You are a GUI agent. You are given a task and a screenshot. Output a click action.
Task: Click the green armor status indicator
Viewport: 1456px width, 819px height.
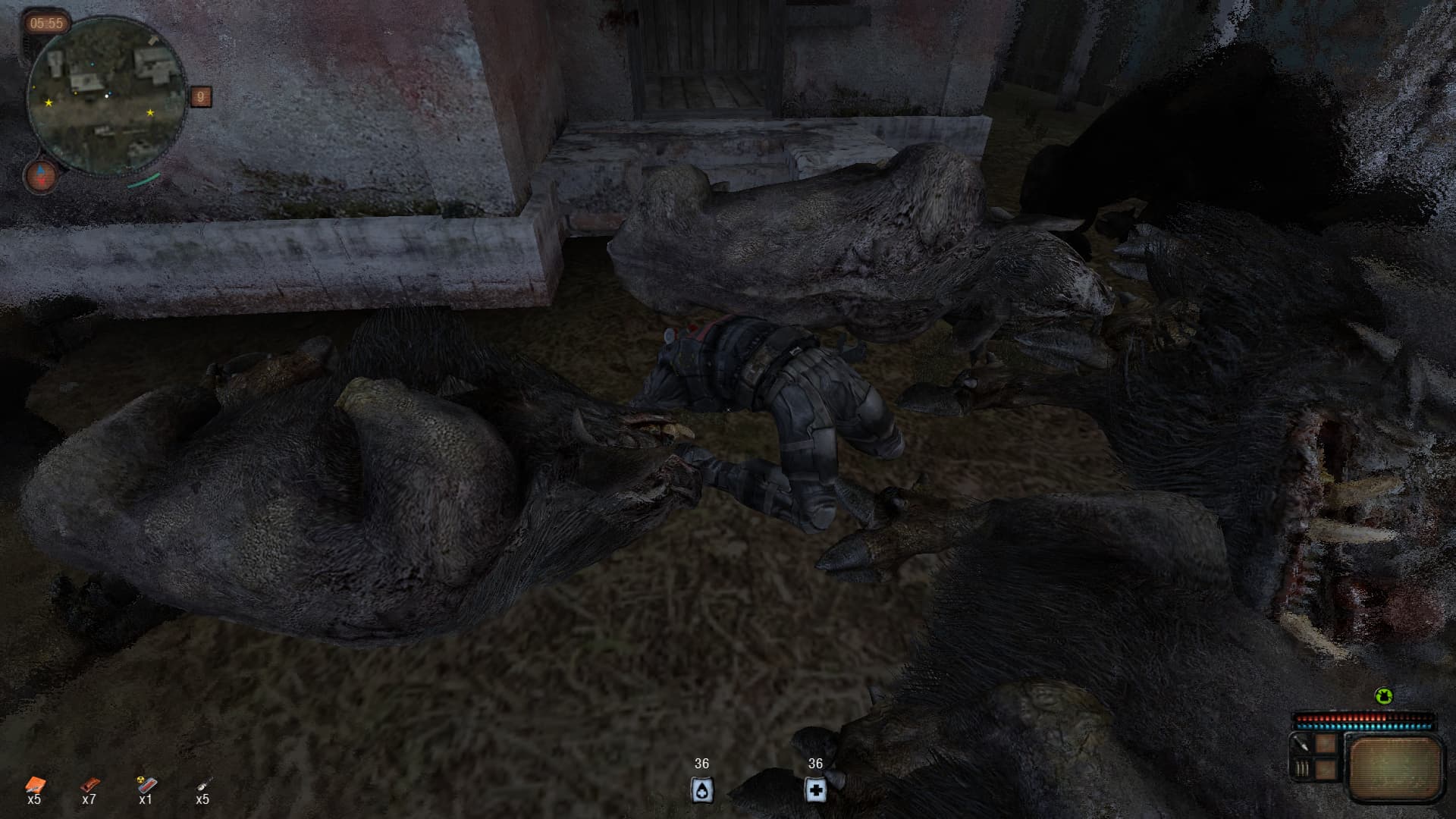tap(1384, 696)
